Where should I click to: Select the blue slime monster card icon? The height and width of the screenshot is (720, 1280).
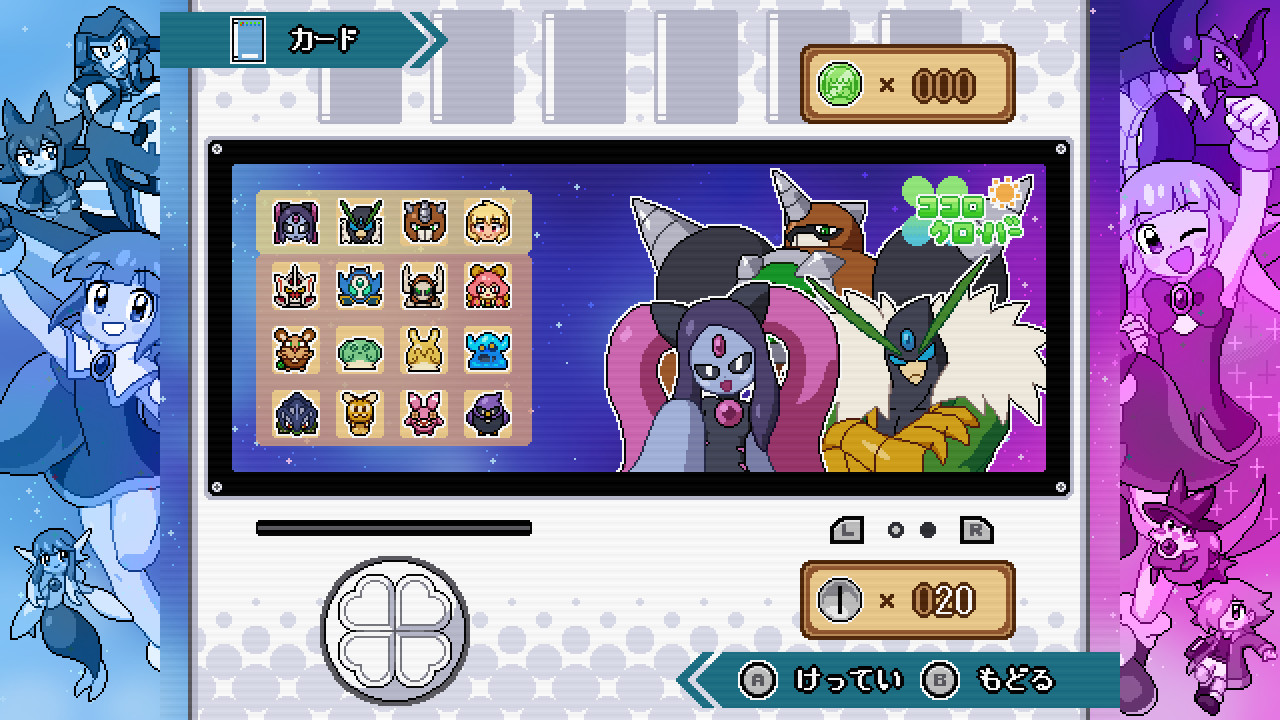click(488, 350)
